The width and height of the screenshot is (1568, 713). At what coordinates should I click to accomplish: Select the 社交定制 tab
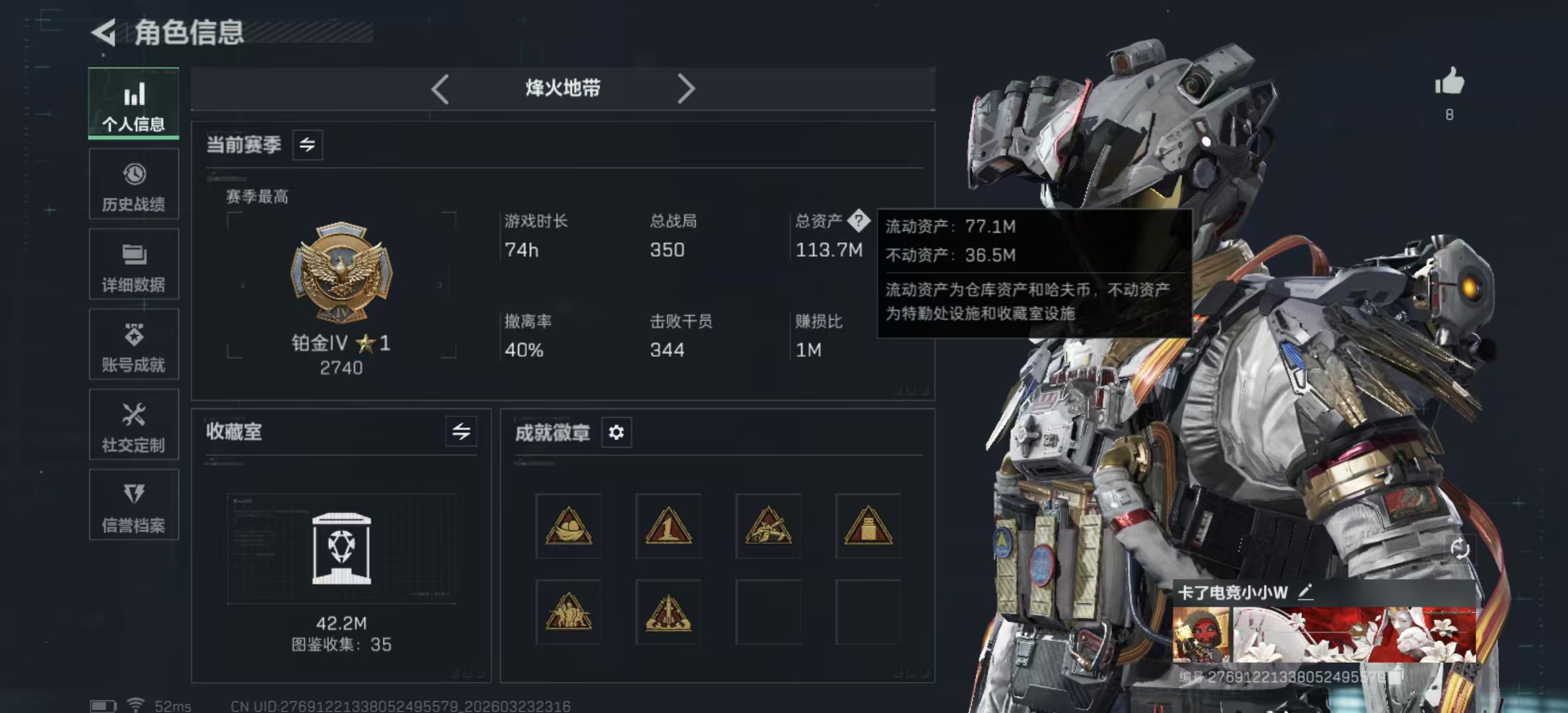pos(134,425)
